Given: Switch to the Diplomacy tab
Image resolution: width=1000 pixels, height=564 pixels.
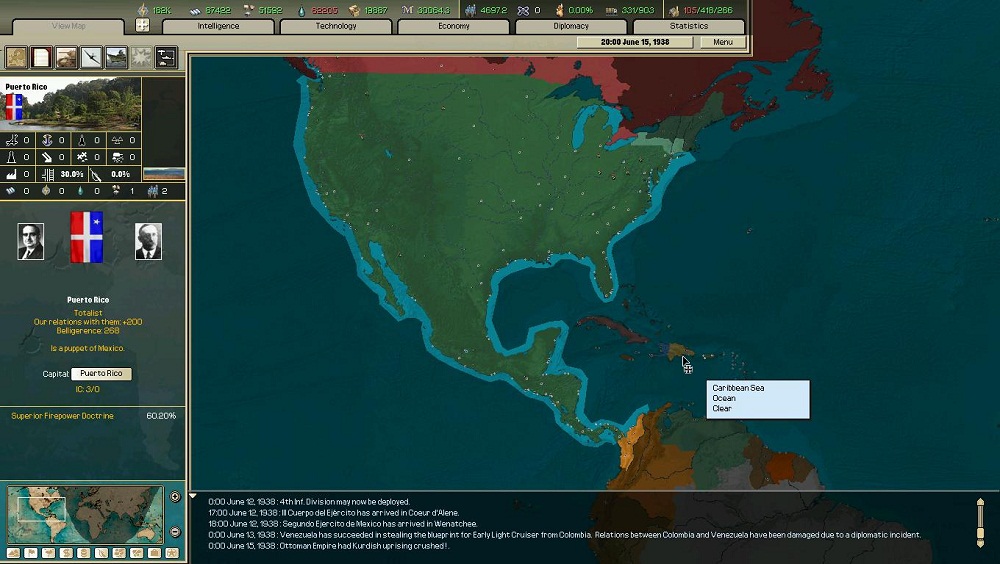Looking at the screenshot, I should [571, 26].
